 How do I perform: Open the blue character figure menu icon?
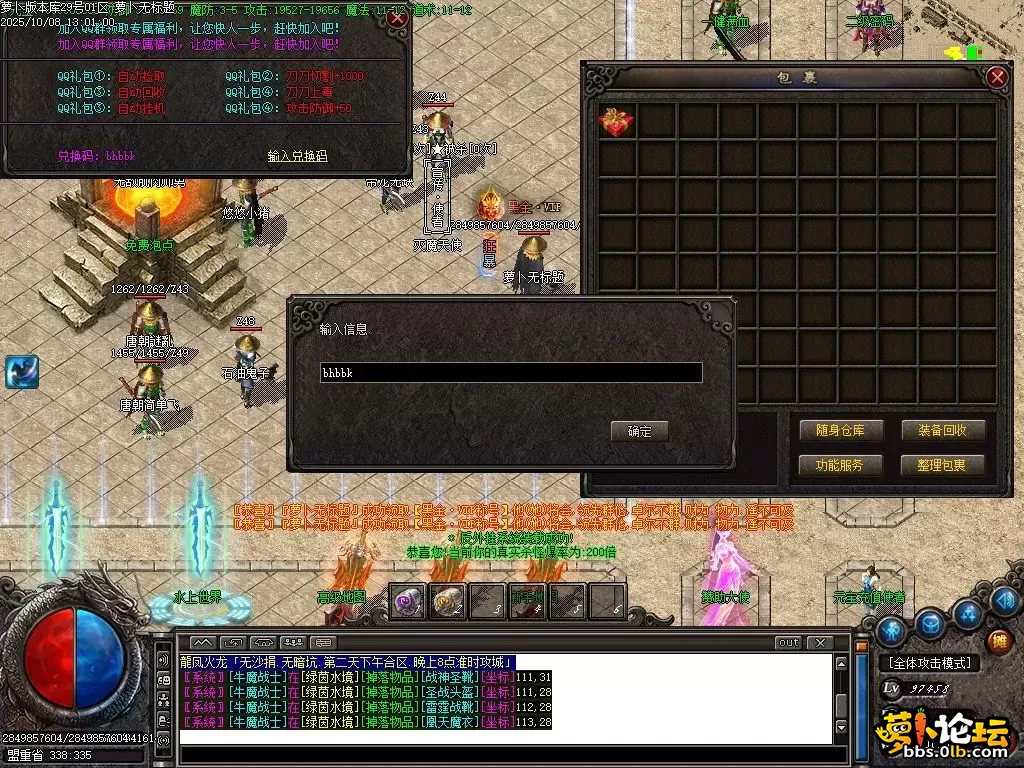pos(893,632)
